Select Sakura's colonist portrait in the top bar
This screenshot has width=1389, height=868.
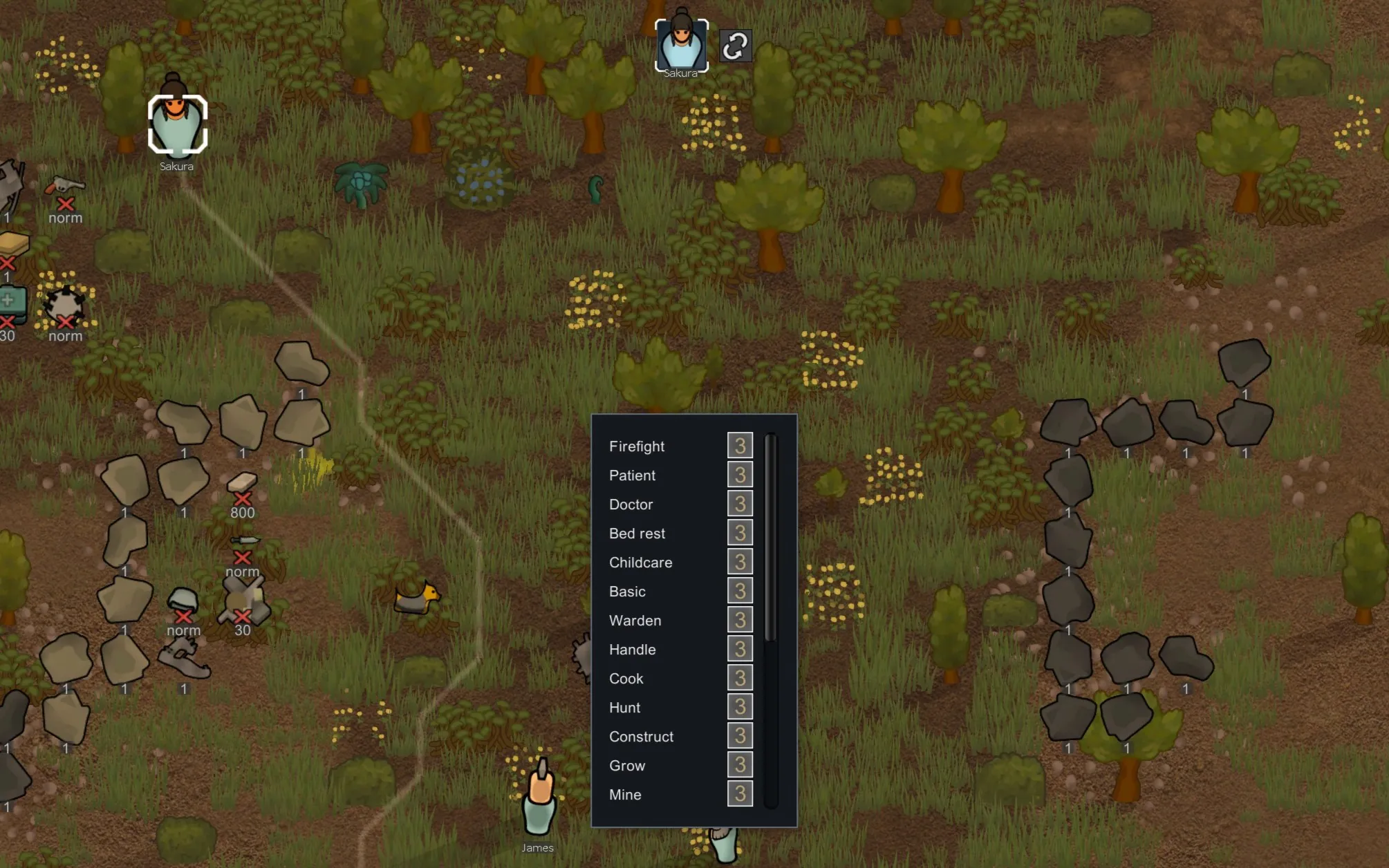coord(682,44)
